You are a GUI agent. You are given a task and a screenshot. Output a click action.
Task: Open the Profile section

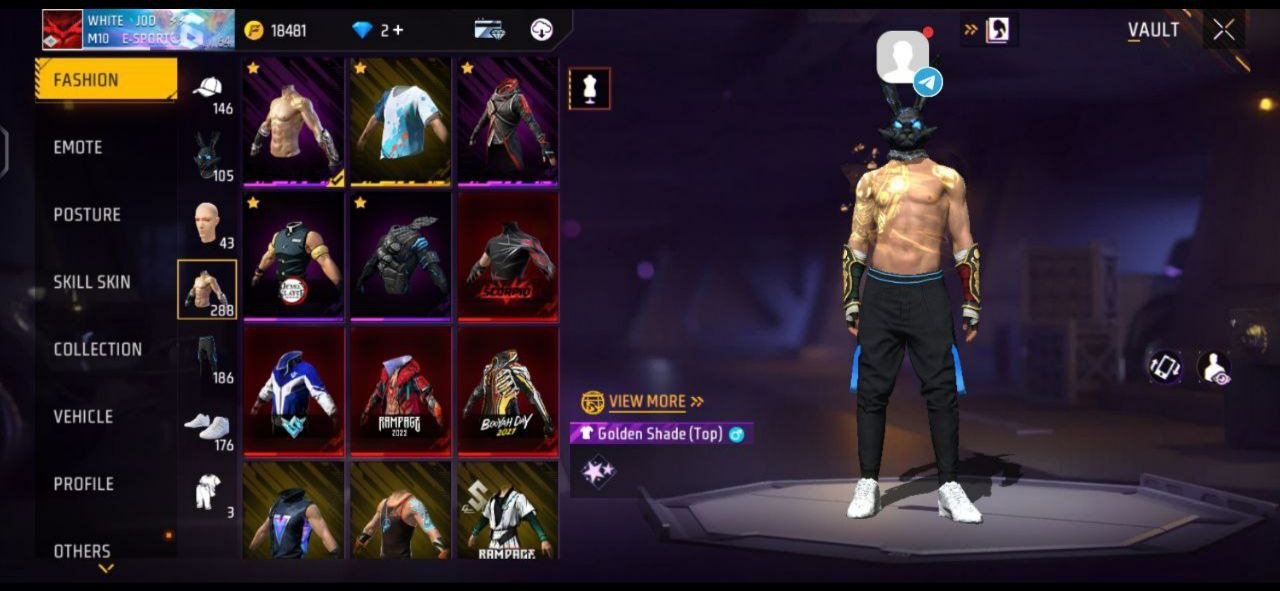(83, 483)
